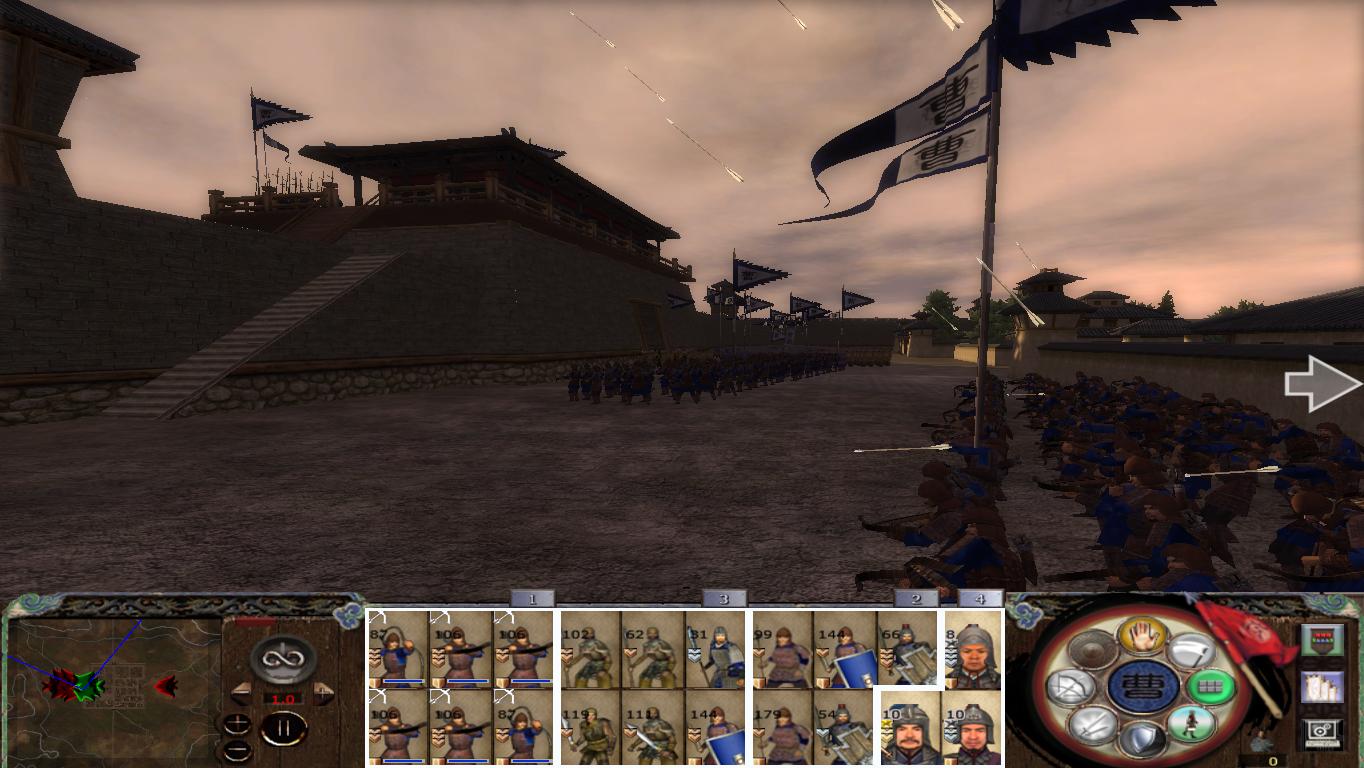This screenshot has width=1364, height=768.
Task: Select unit group tab 4
Action: [981, 599]
